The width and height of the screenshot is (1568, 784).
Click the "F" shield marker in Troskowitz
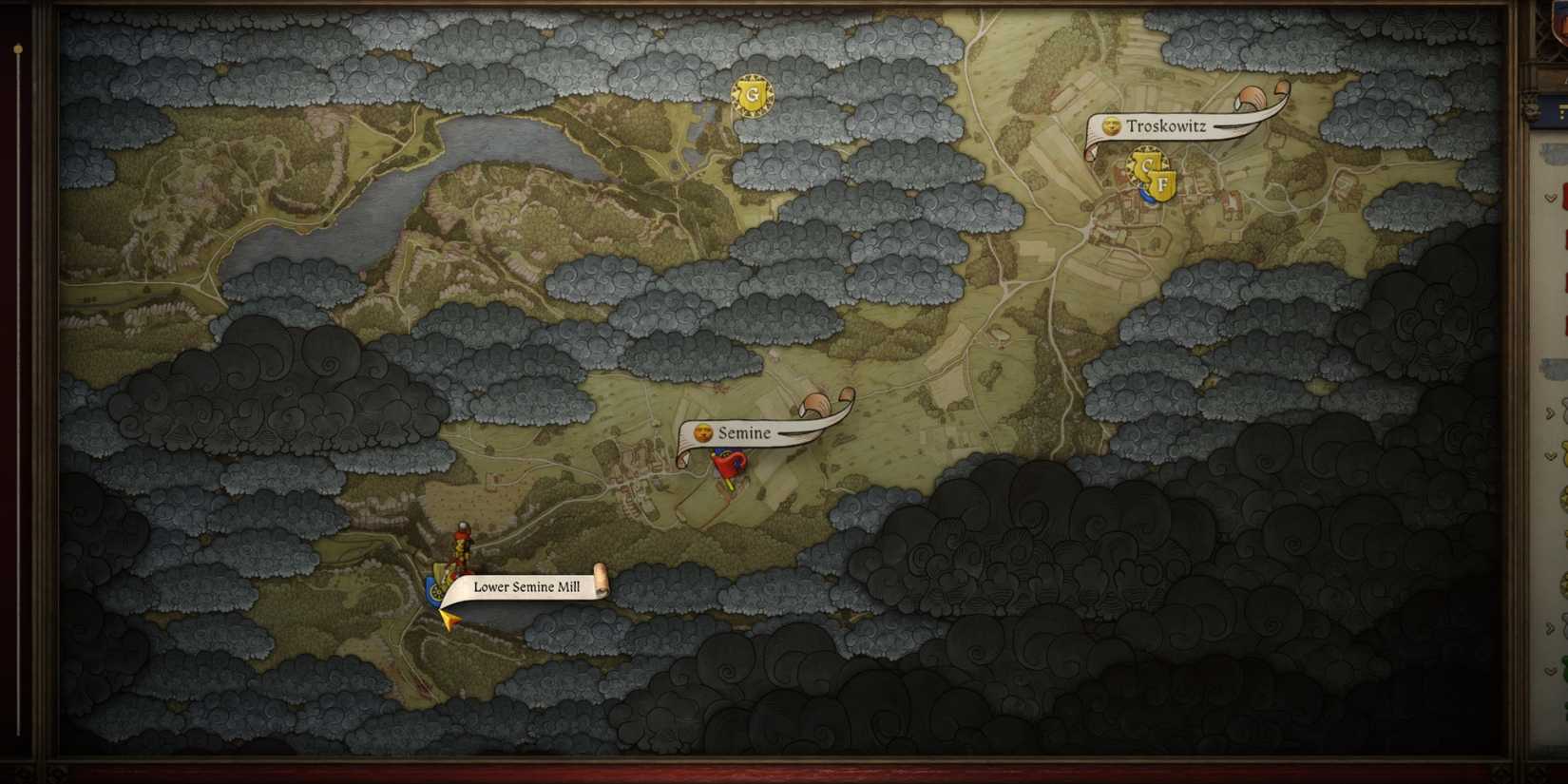pyautogui.click(x=1163, y=182)
